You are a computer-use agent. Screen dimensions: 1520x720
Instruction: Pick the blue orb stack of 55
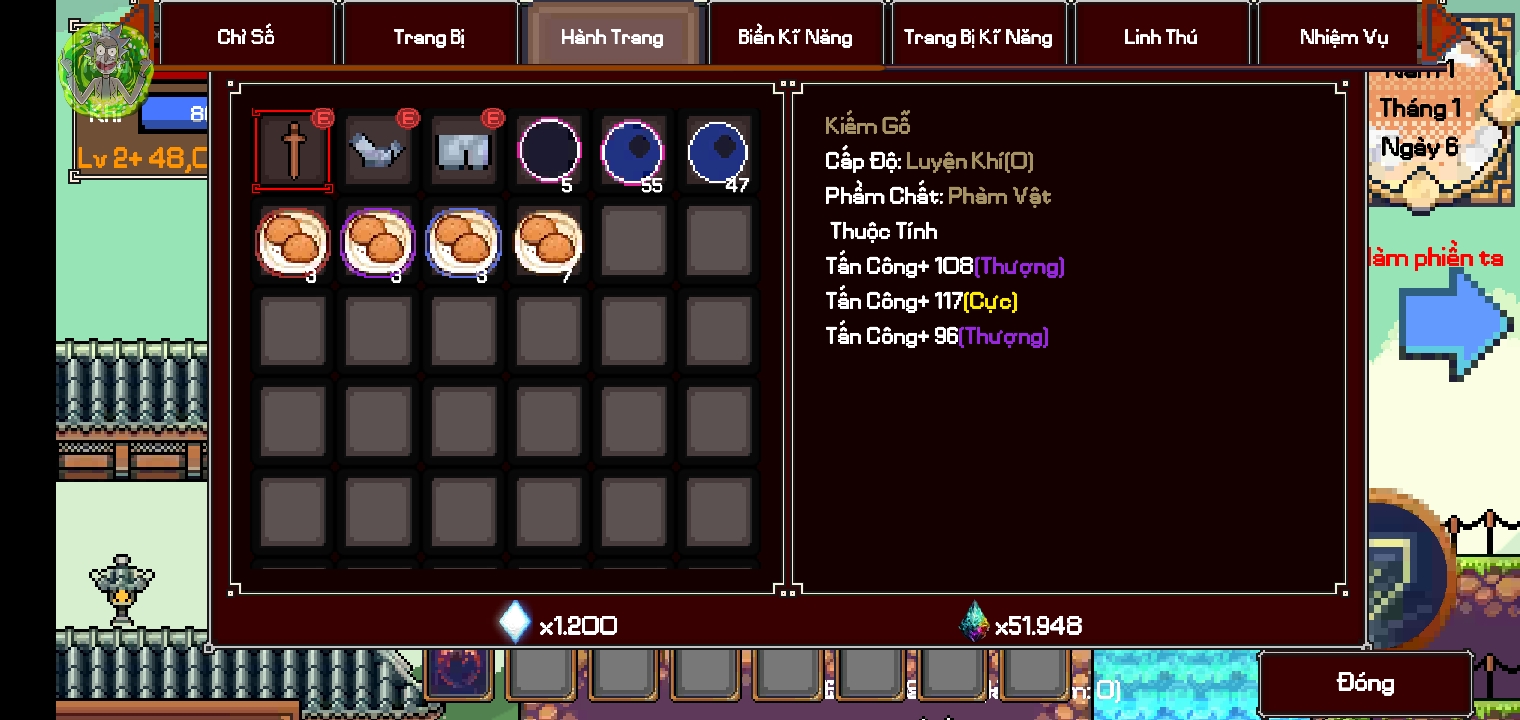[633, 151]
